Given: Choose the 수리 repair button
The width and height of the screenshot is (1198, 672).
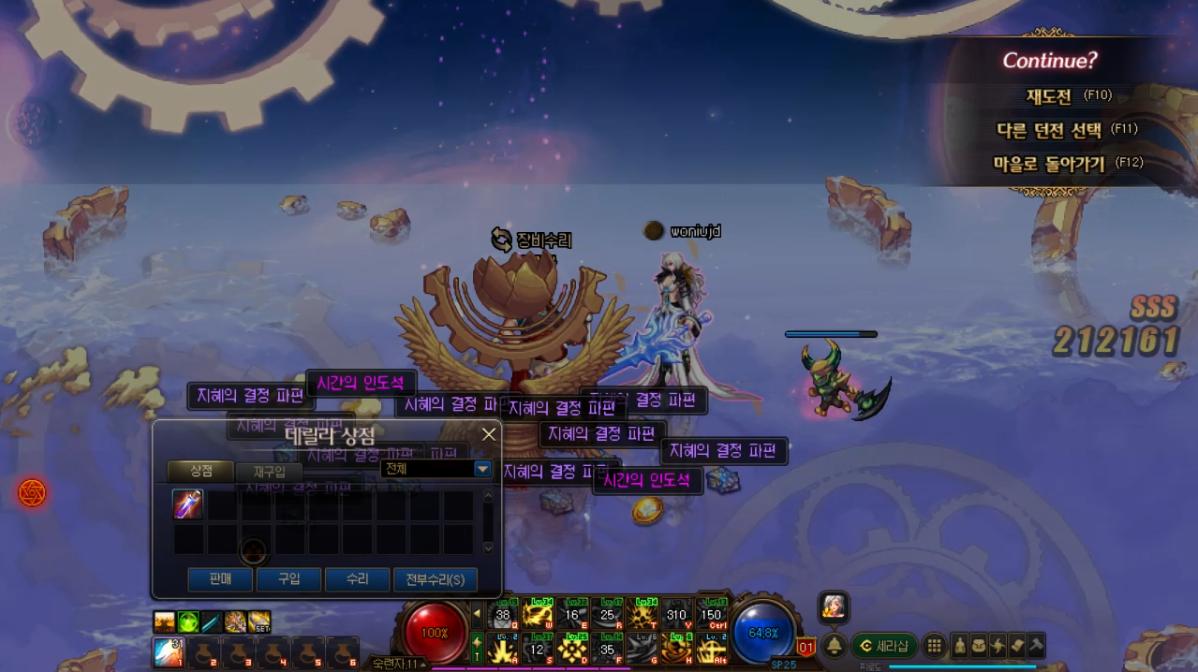Looking at the screenshot, I should click(x=357, y=579).
